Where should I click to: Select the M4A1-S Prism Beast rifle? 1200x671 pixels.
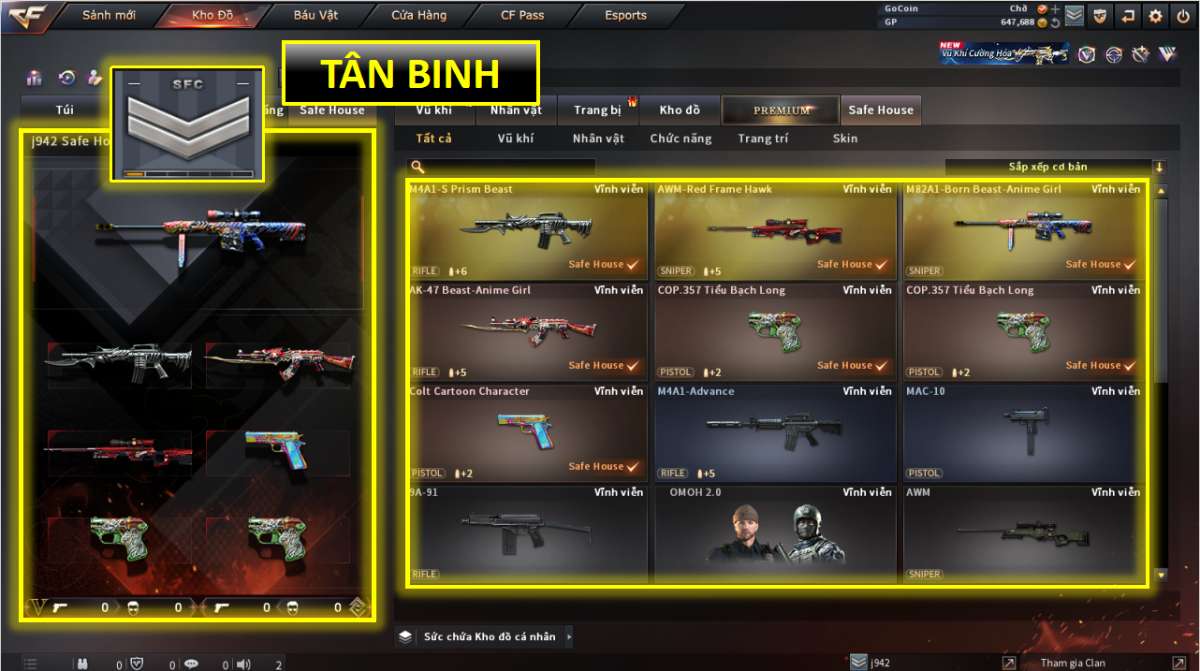527,230
